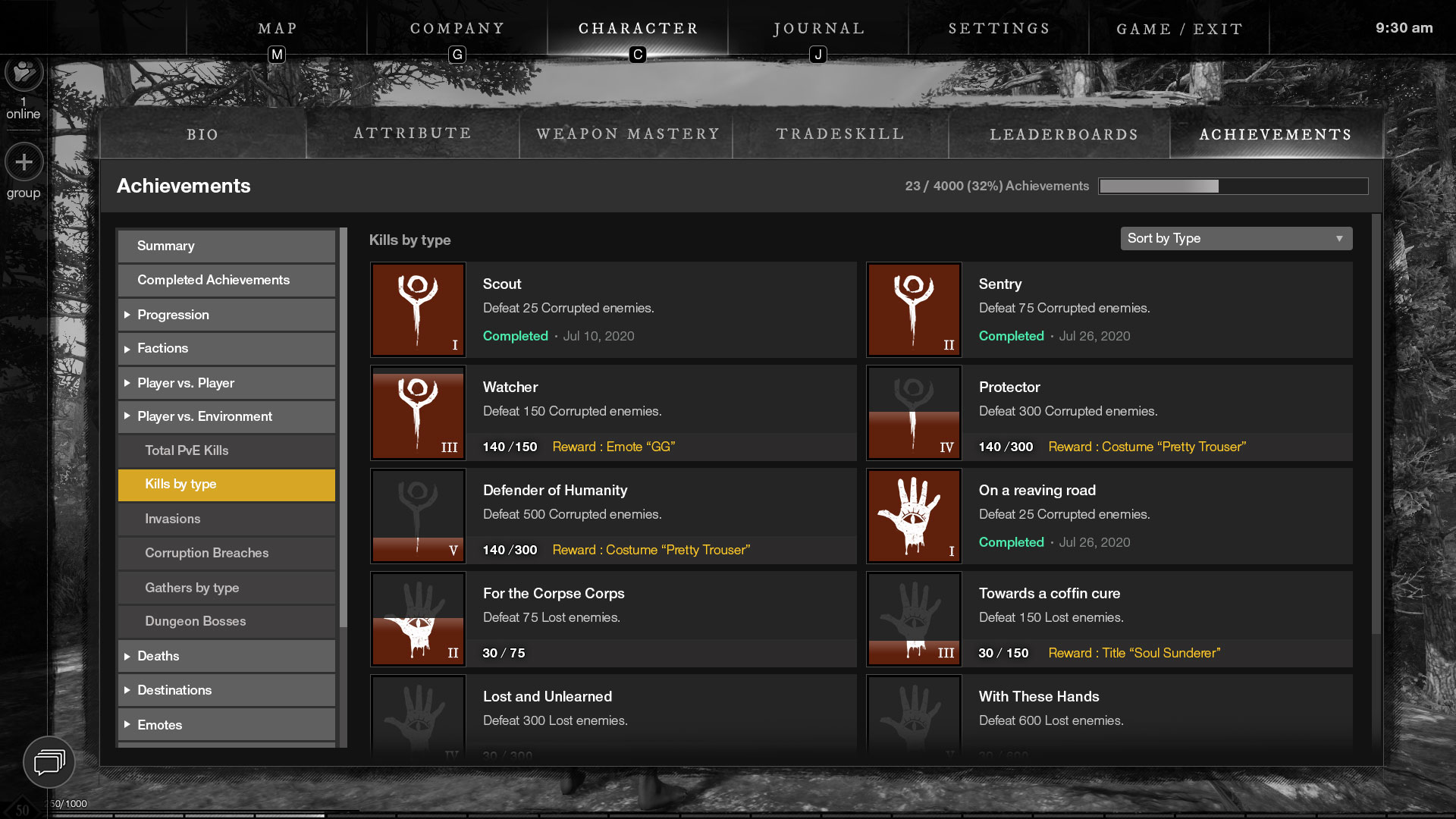
Task: Open the Sort by Type dropdown
Action: click(x=1236, y=238)
